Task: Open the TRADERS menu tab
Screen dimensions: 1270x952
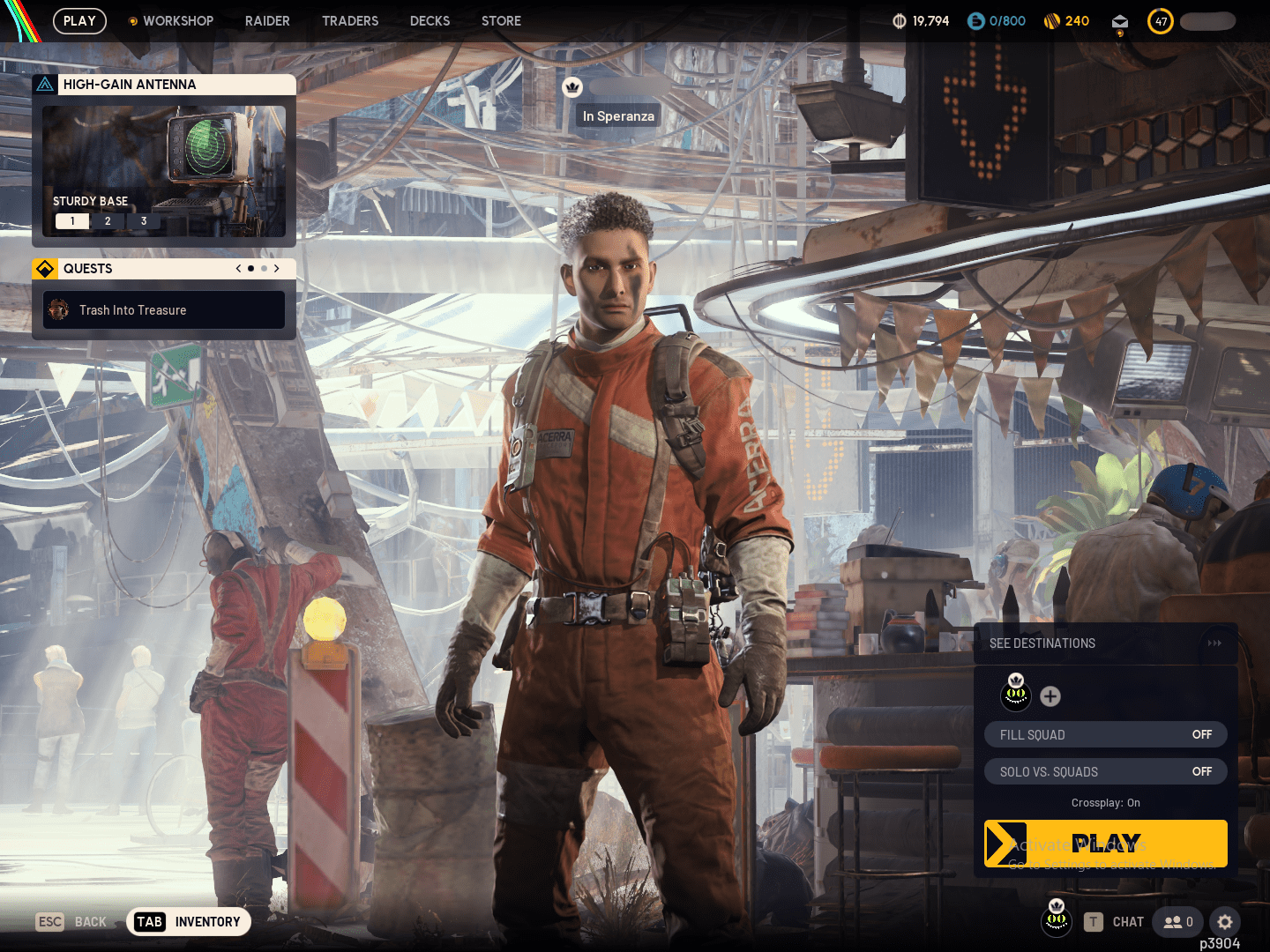Action: point(350,20)
